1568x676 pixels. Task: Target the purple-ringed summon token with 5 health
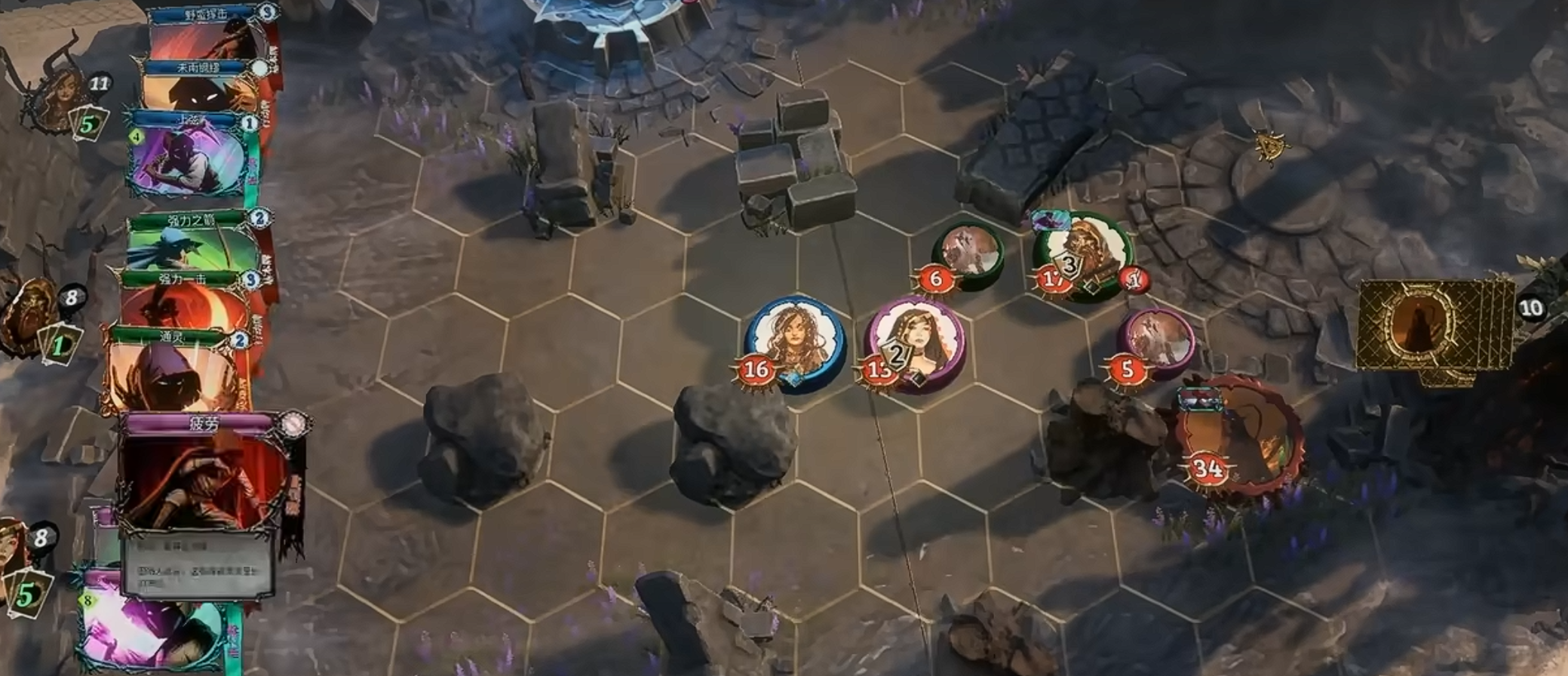coord(1155,342)
